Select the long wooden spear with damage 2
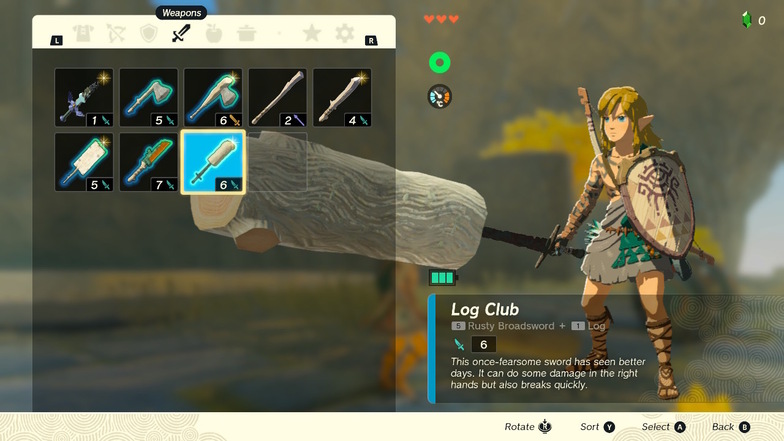 pos(277,97)
